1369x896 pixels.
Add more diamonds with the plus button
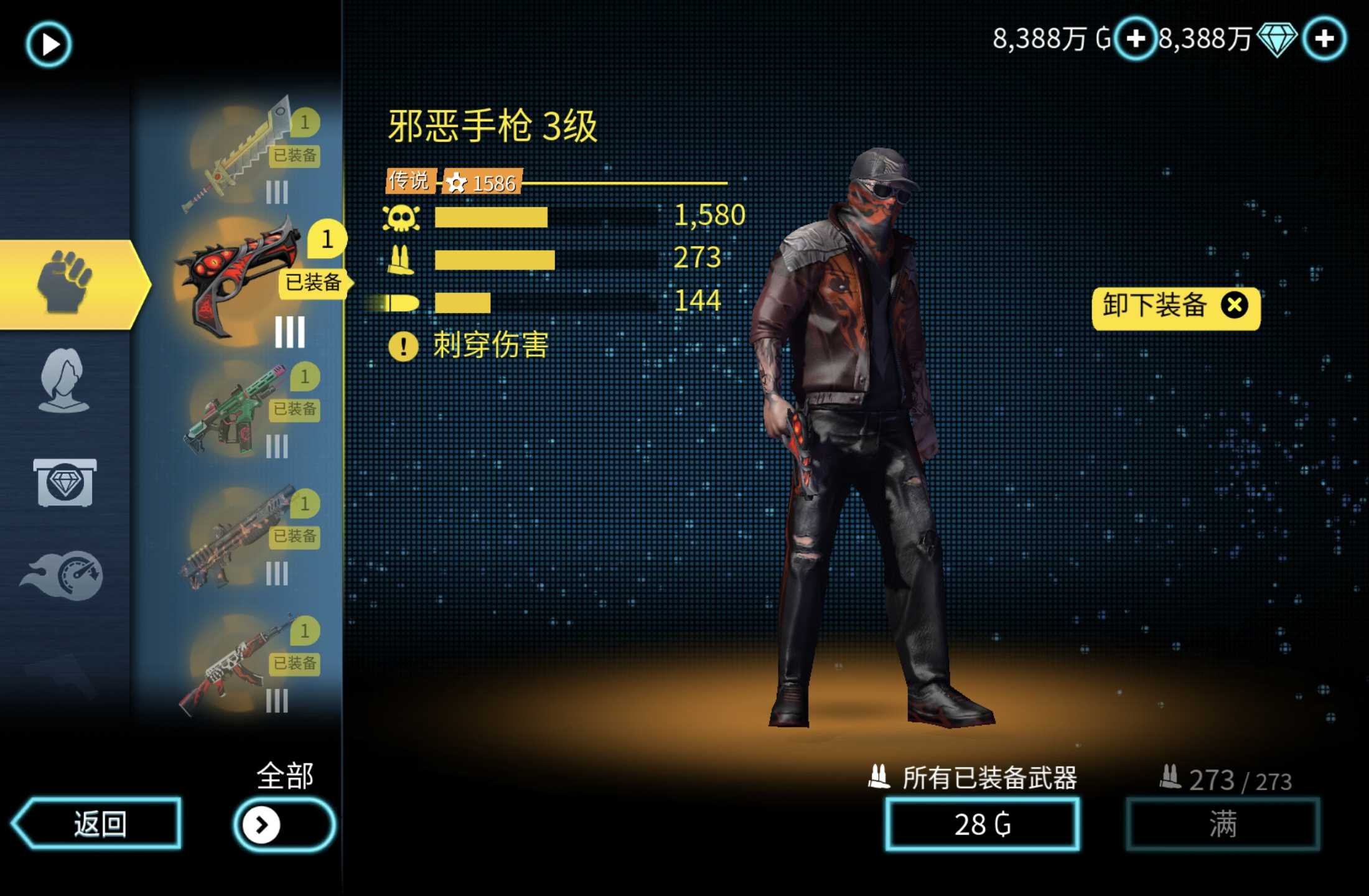[x=1324, y=39]
